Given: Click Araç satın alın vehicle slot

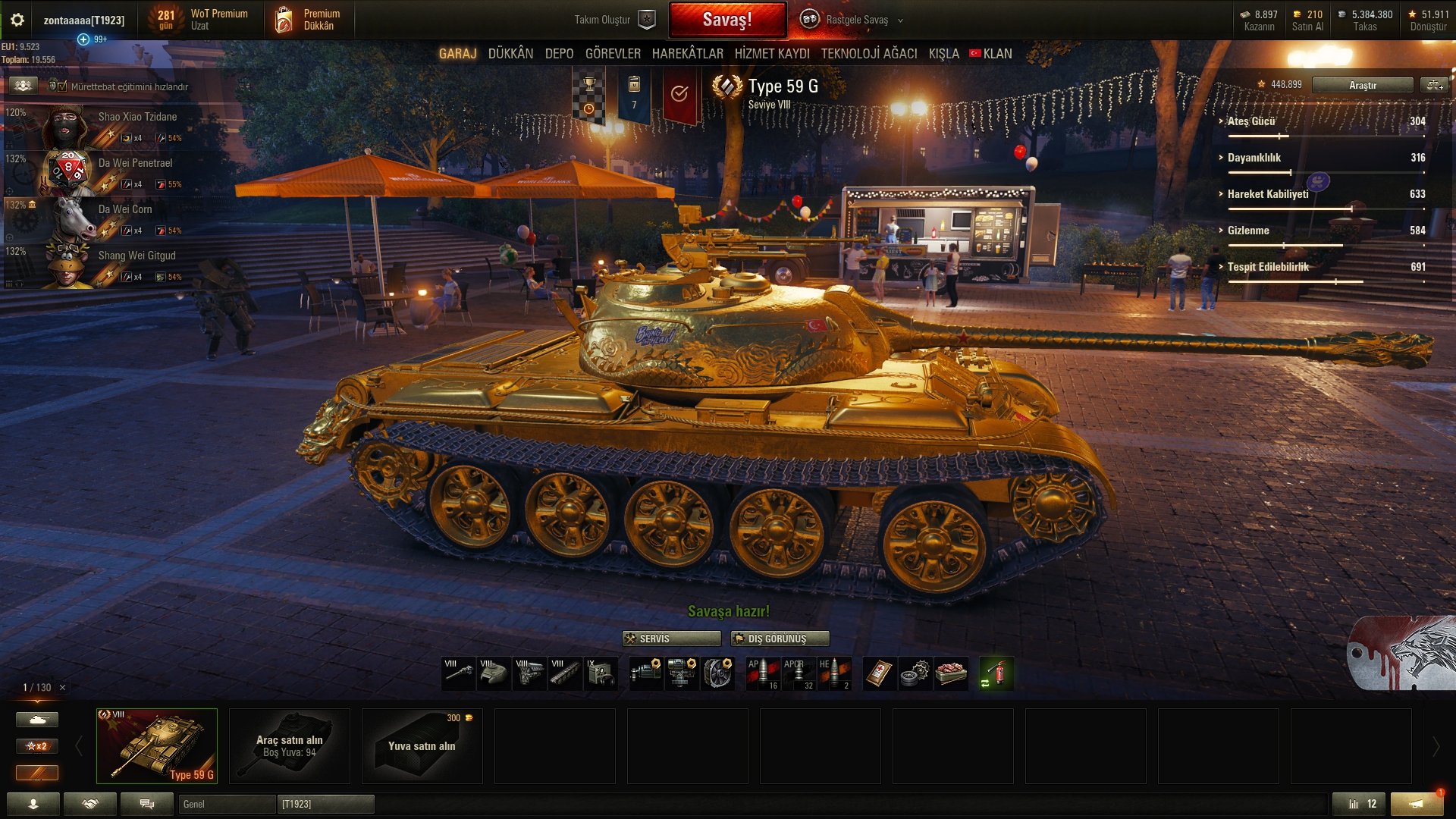Looking at the screenshot, I should (289, 745).
